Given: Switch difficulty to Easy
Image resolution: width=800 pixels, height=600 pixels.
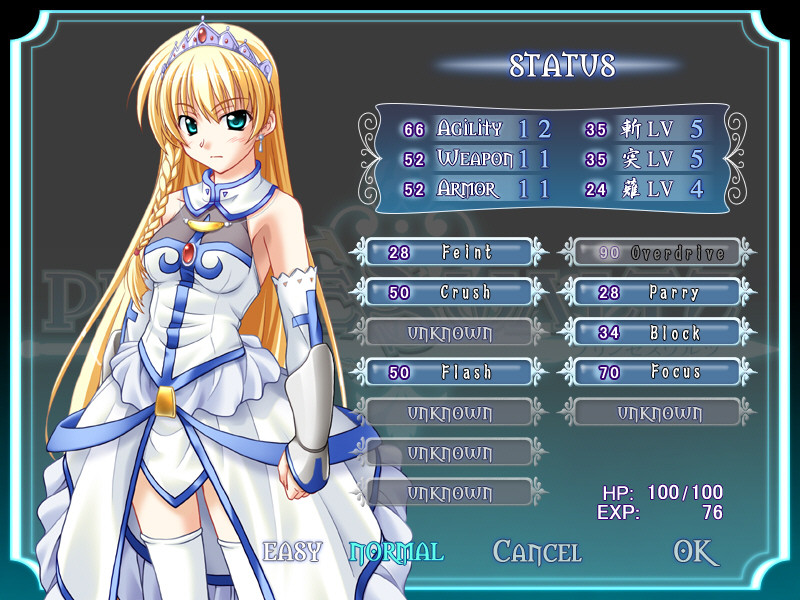Looking at the screenshot, I should [x=292, y=551].
